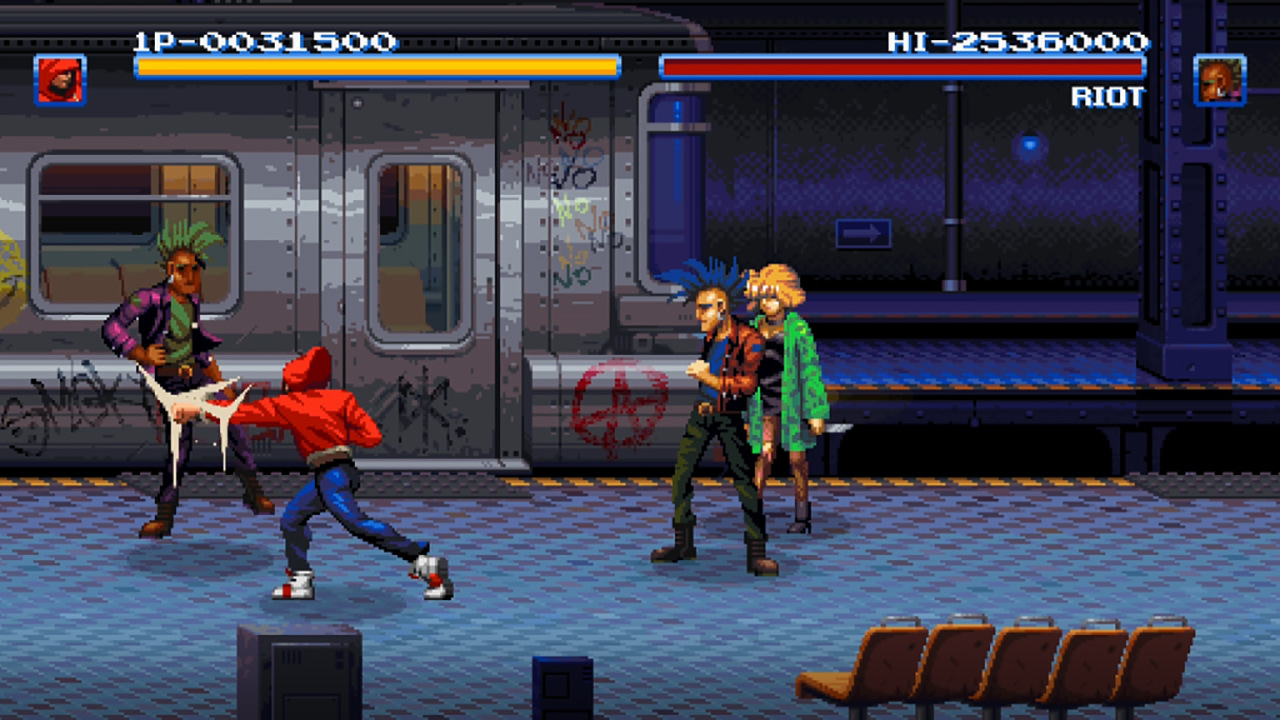Select the RIOT stage name label
This screenshot has width=1280, height=720.
[x=1108, y=97]
